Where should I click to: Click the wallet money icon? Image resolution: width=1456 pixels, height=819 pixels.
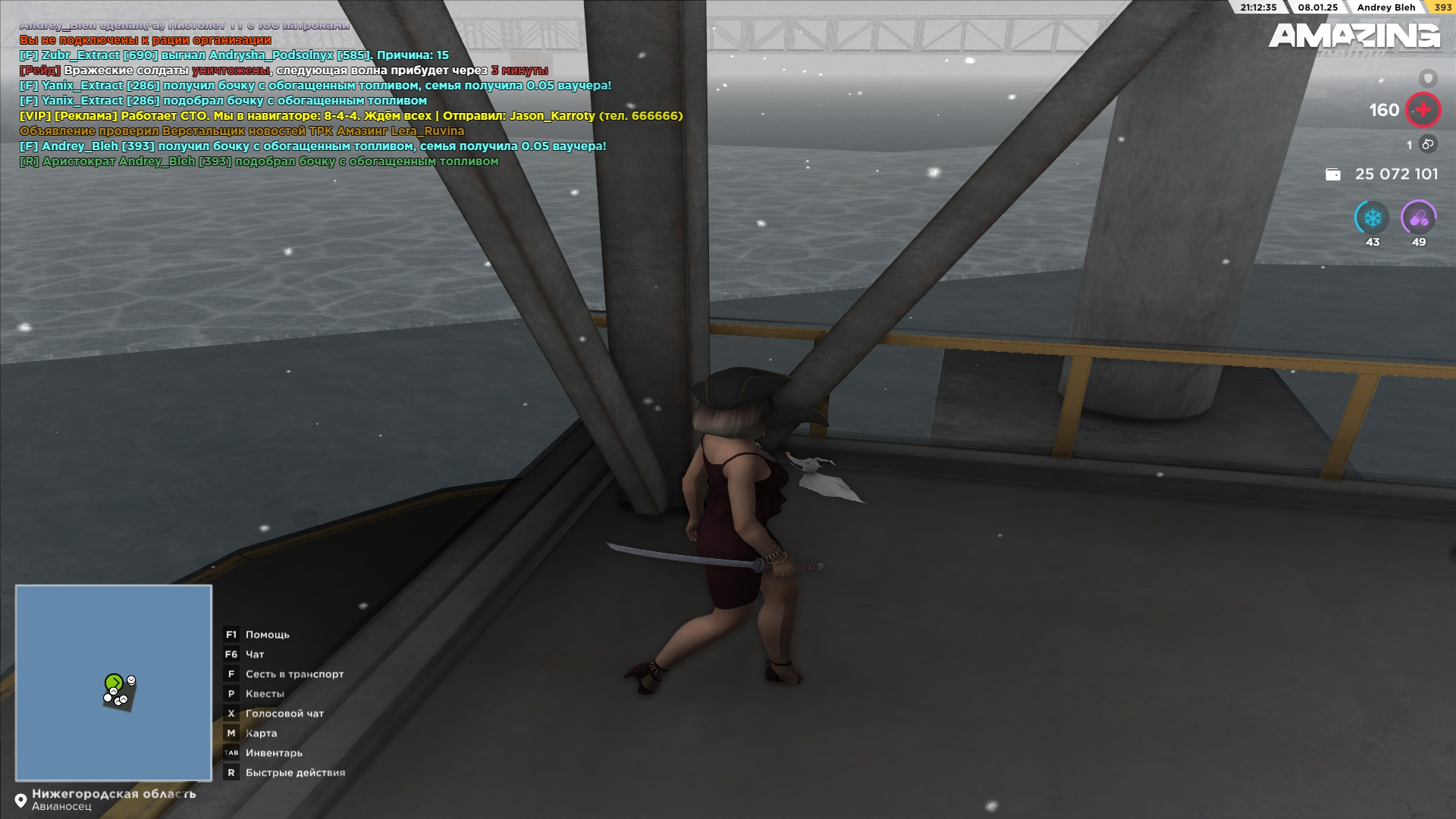[1332, 174]
